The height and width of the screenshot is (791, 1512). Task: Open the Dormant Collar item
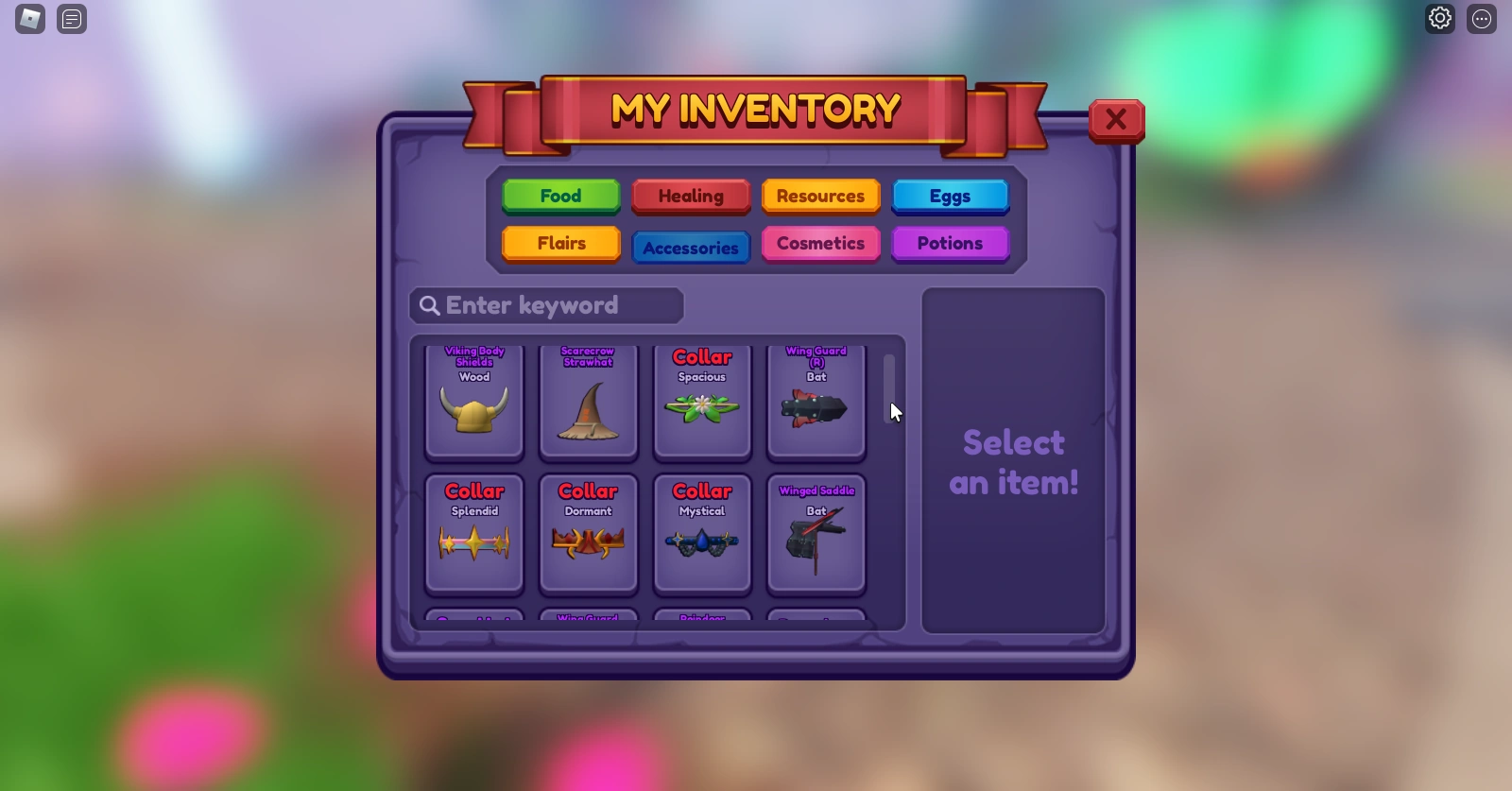(x=588, y=534)
